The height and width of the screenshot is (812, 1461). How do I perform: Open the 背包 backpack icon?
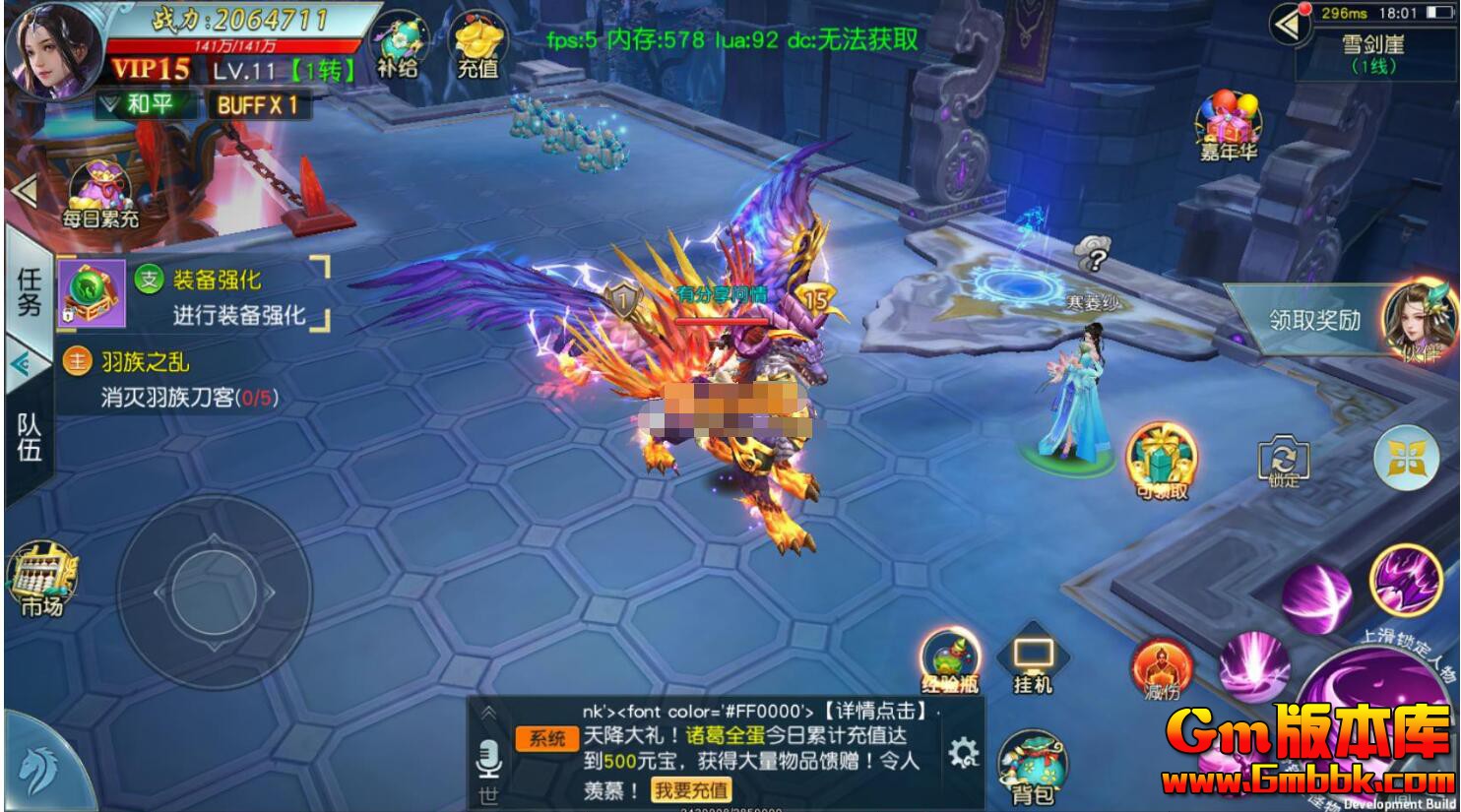pyautogui.click(x=1033, y=757)
